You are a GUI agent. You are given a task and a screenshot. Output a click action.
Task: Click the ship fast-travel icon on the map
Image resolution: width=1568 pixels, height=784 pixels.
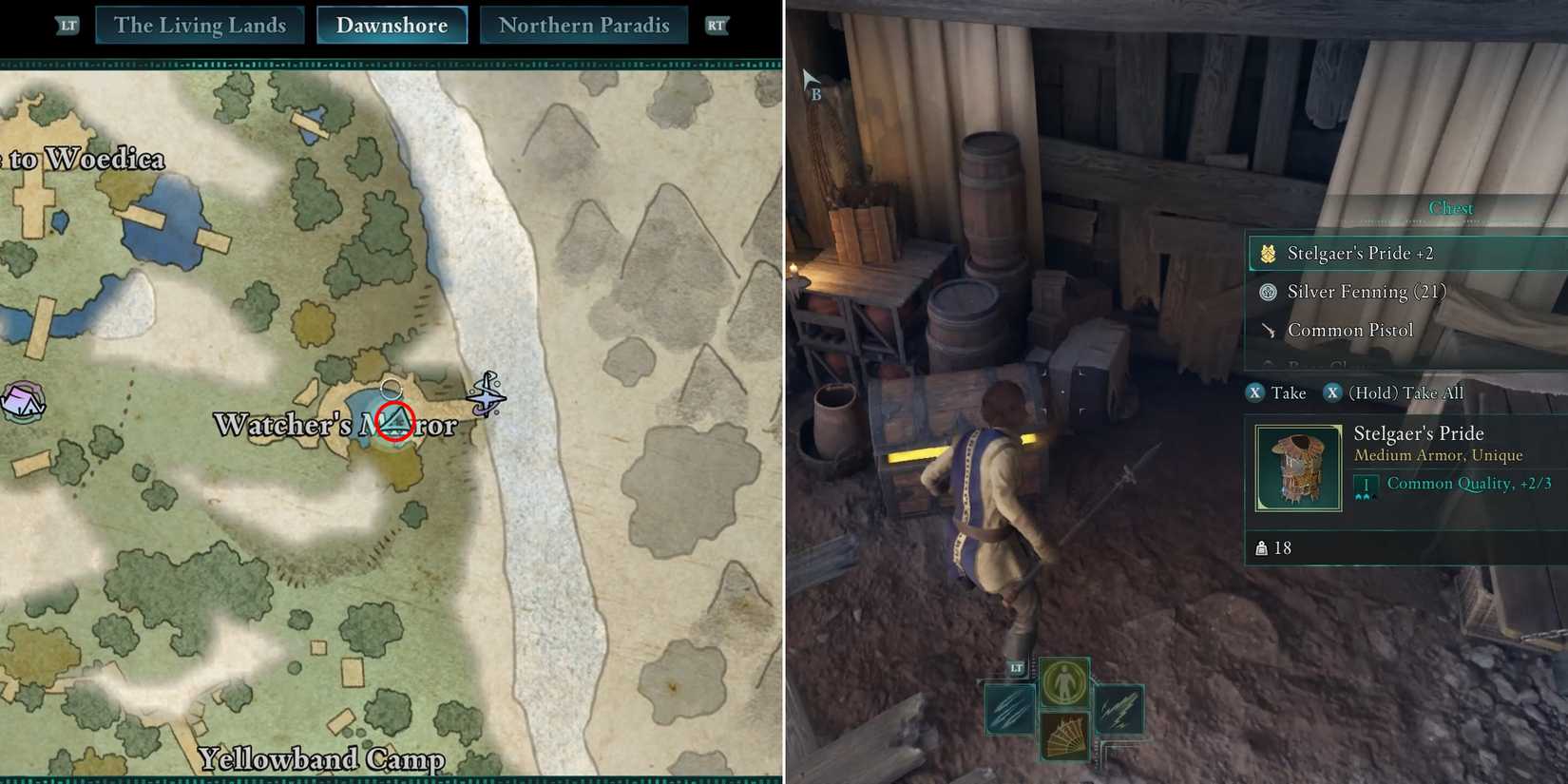coord(488,392)
